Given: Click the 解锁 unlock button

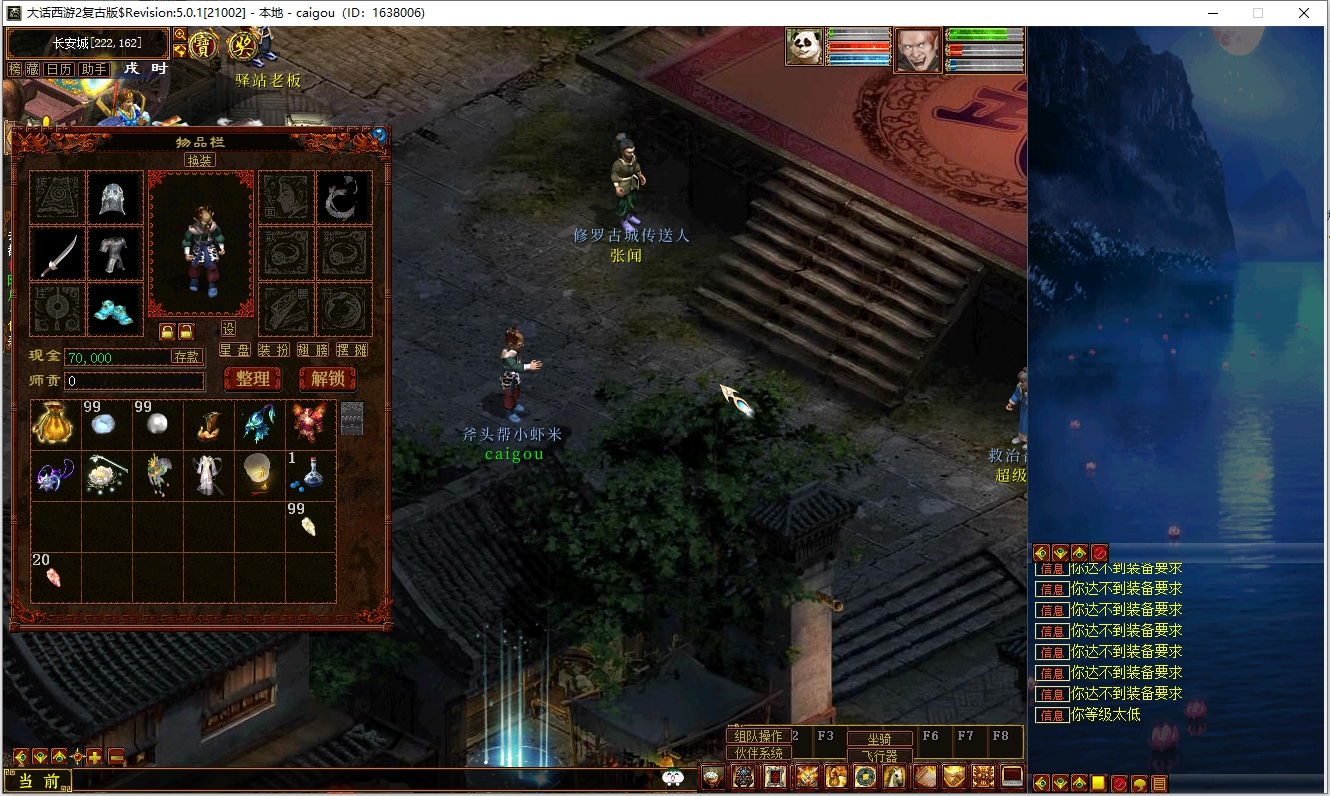Looking at the screenshot, I should [x=327, y=379].
